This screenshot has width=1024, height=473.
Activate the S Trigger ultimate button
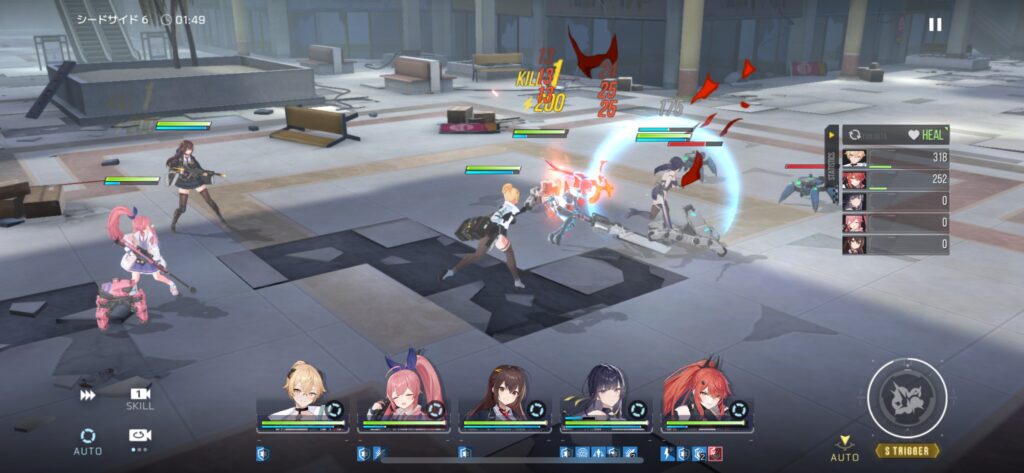tap(907, 398)
